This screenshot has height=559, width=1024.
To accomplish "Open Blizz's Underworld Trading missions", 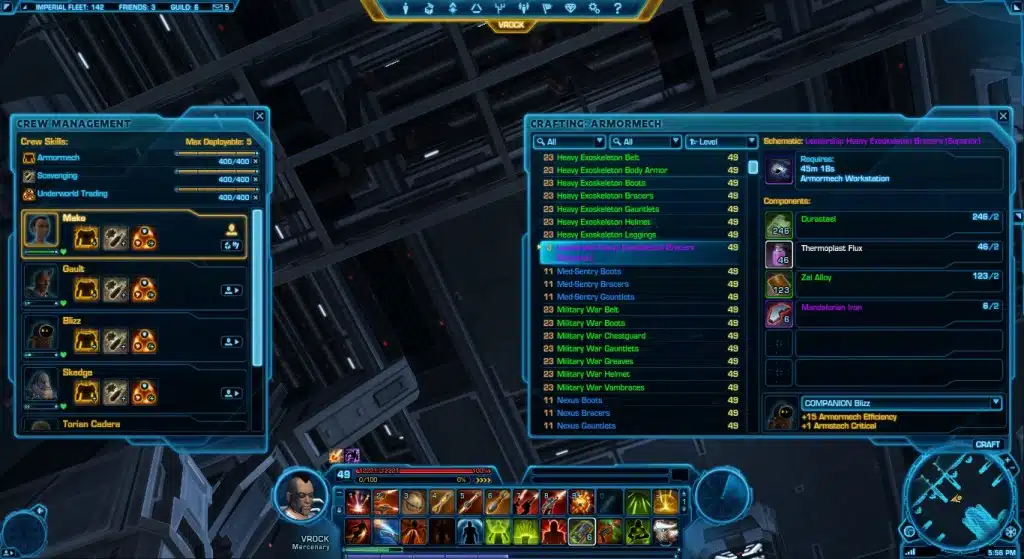I will [144, 341].
